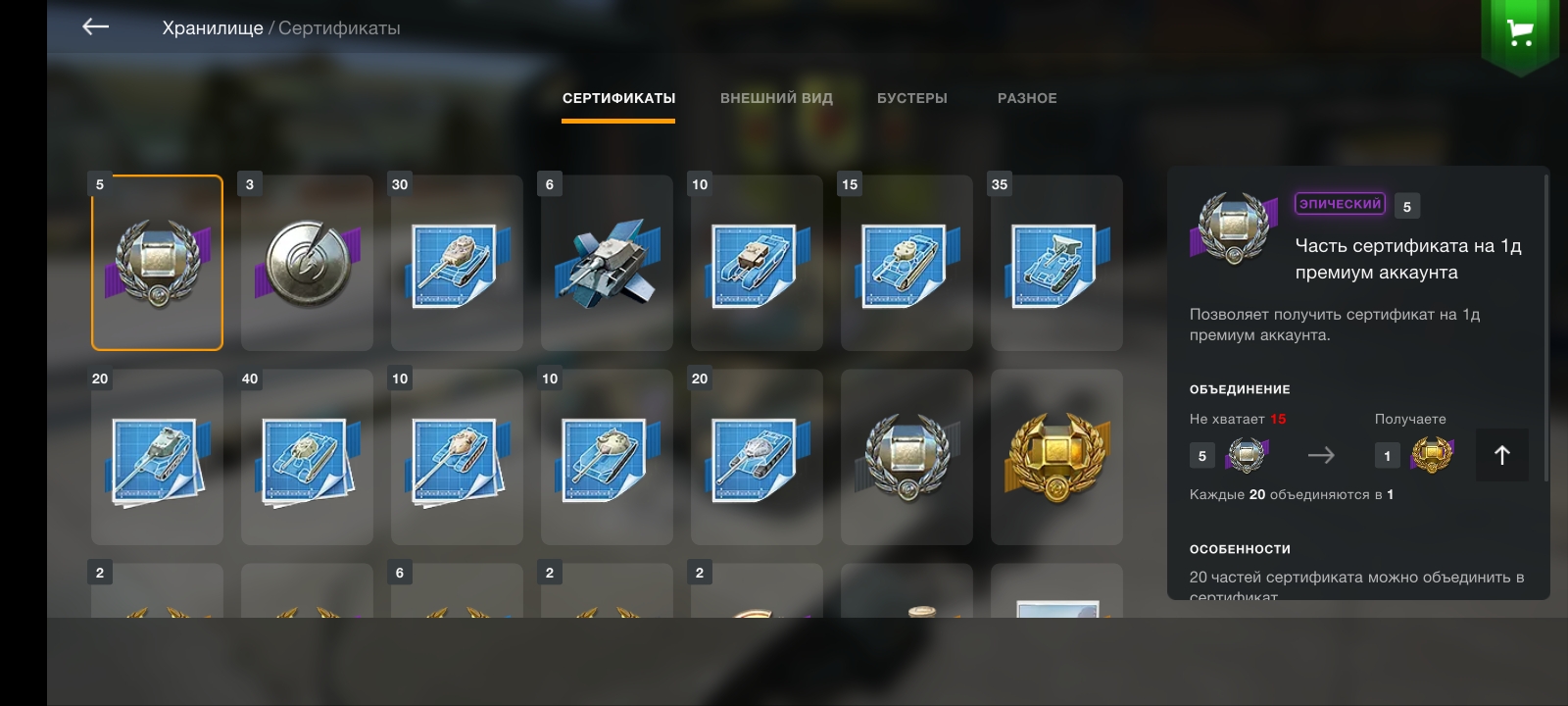Select the tank blueprint with count 15
This screenshot has width=1568, height=706.
906,263
